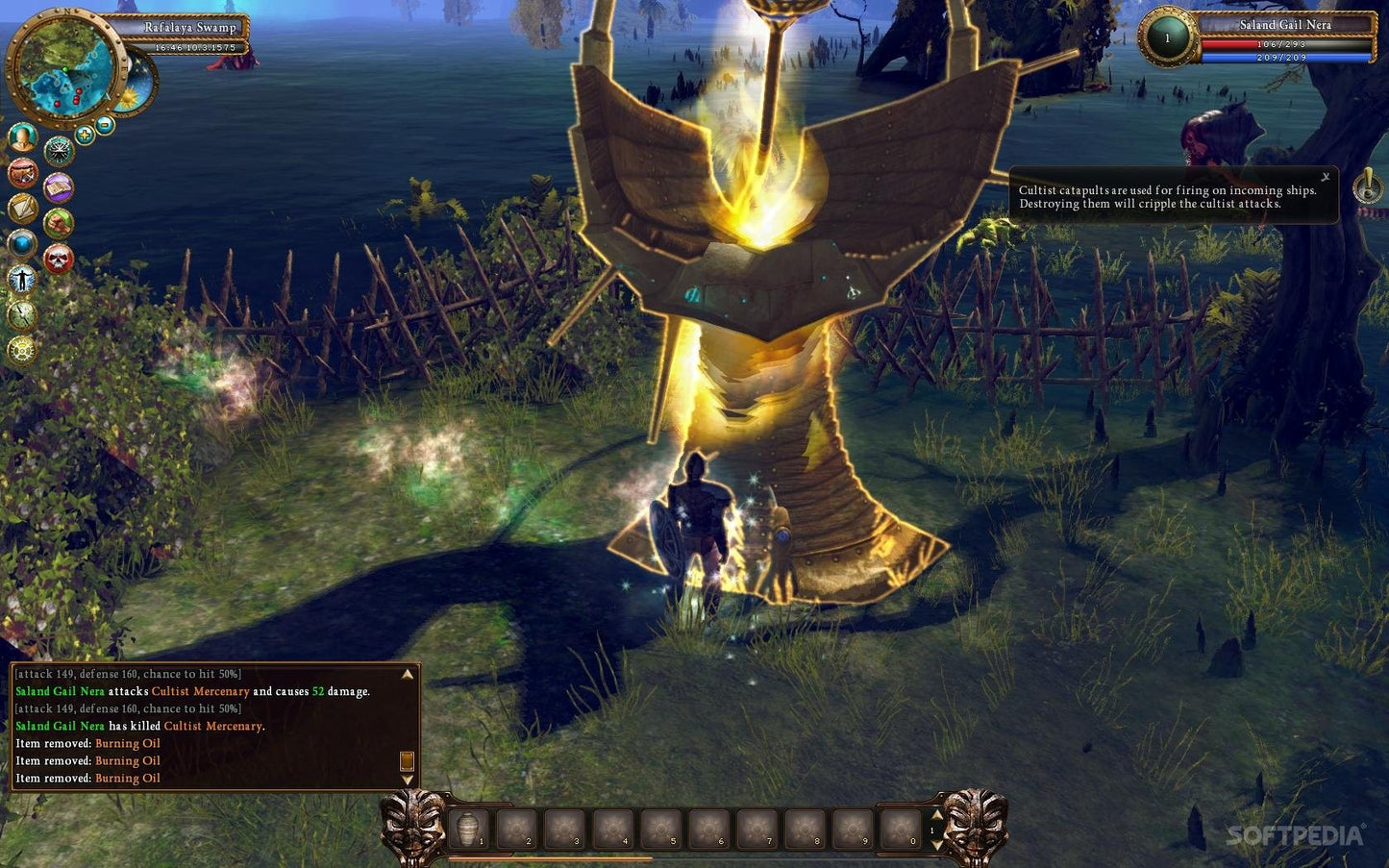Zoom in the minimap with the plus button
This screenshot has height=868, width=1389.
[x=85, y=135]
